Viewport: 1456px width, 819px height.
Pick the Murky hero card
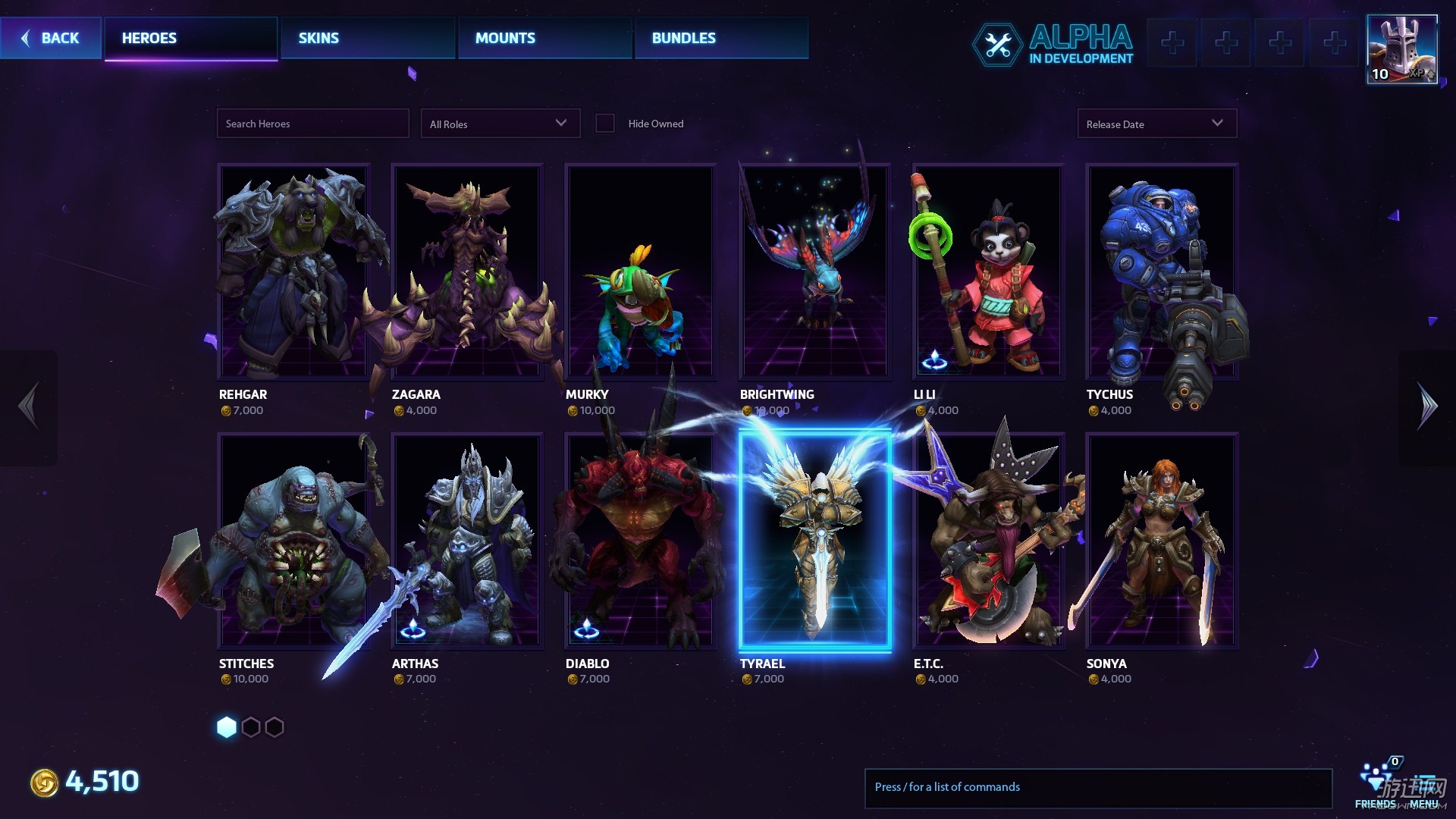click(640, 271)
